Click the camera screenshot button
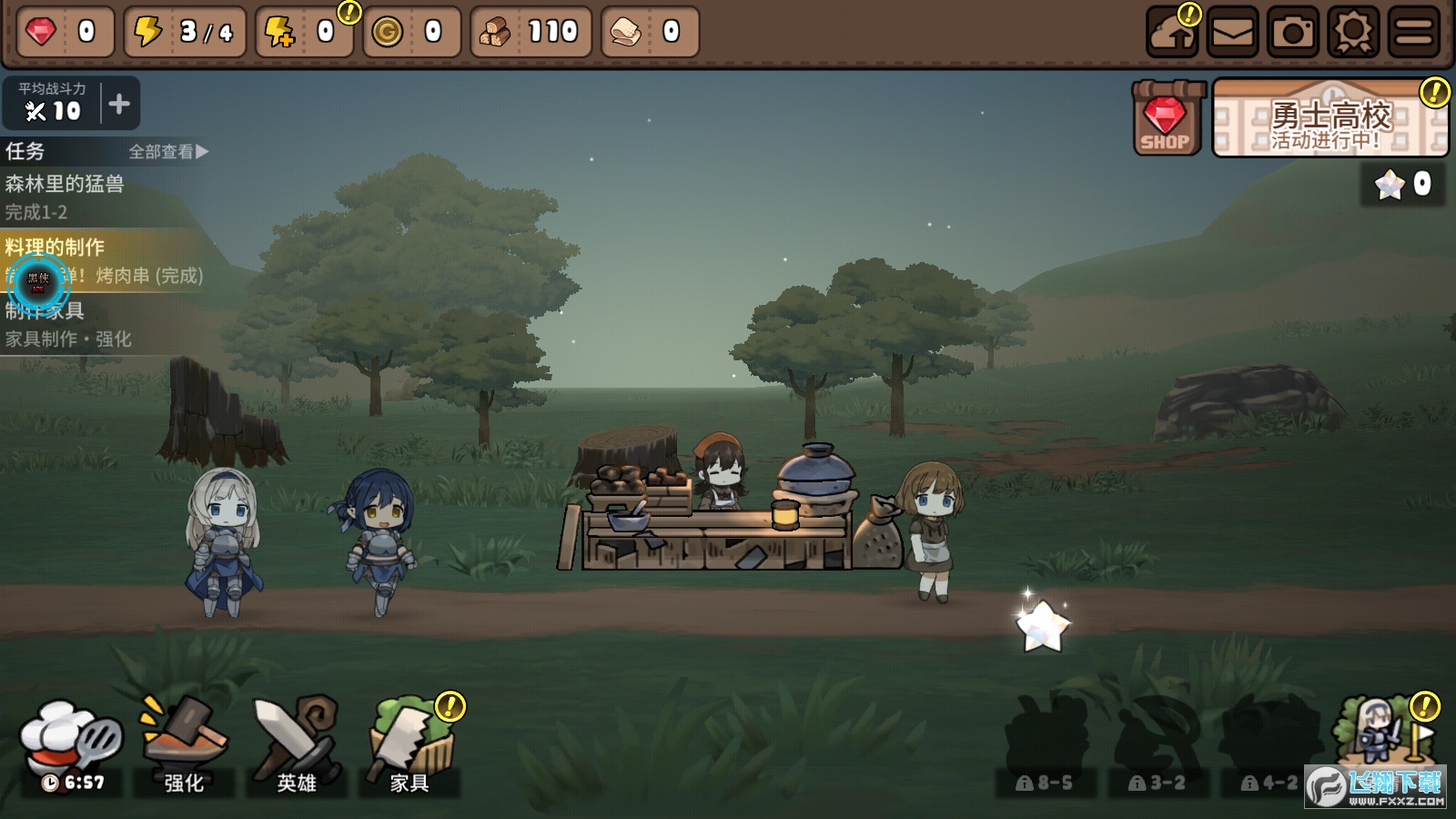Image resolution: width=1456 pixels, height=819 pixels. coord(1293,33)
